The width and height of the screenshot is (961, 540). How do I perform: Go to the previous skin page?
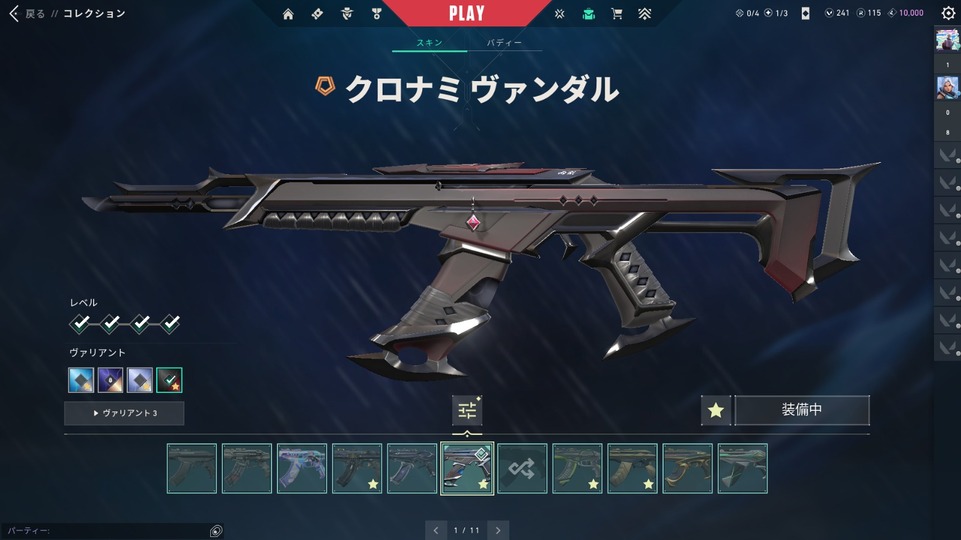pyautogui.click(x=434, y=530)
